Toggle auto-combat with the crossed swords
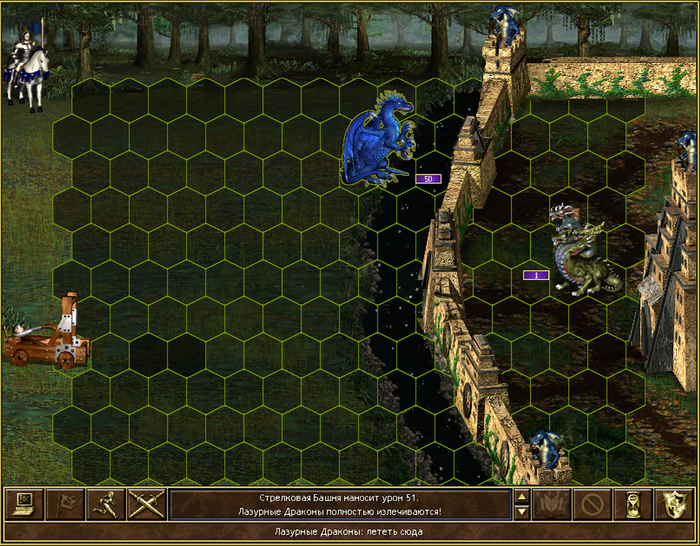This screenshot has width=700, height=546. [x=146, y=503]
